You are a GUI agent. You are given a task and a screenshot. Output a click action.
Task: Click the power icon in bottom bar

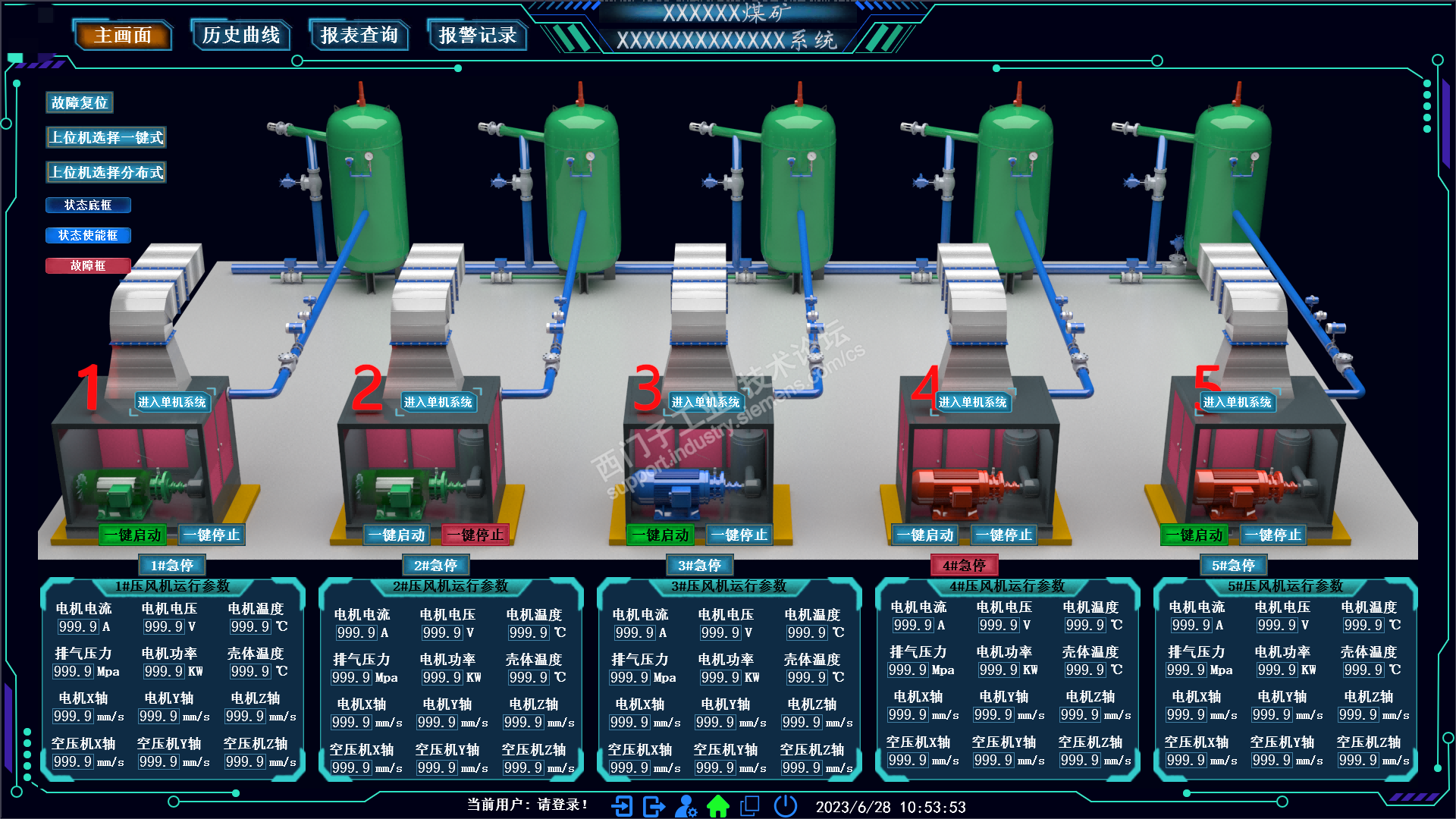pyautogui.click(x=786, y=805)
